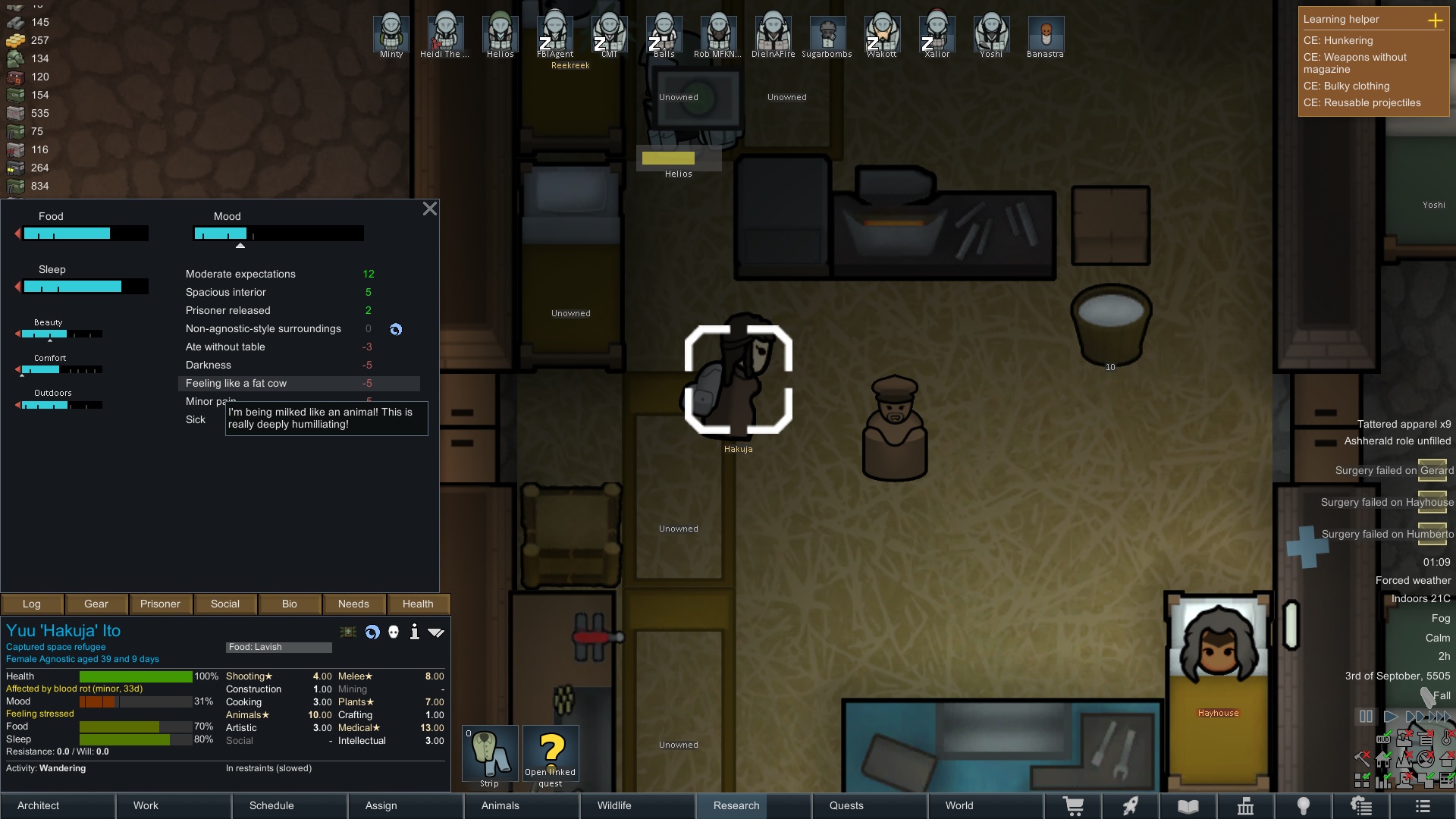1456x819 pixels.
Task: Open the linked quest
Action: pyautogui.click(x=551, y=755)
